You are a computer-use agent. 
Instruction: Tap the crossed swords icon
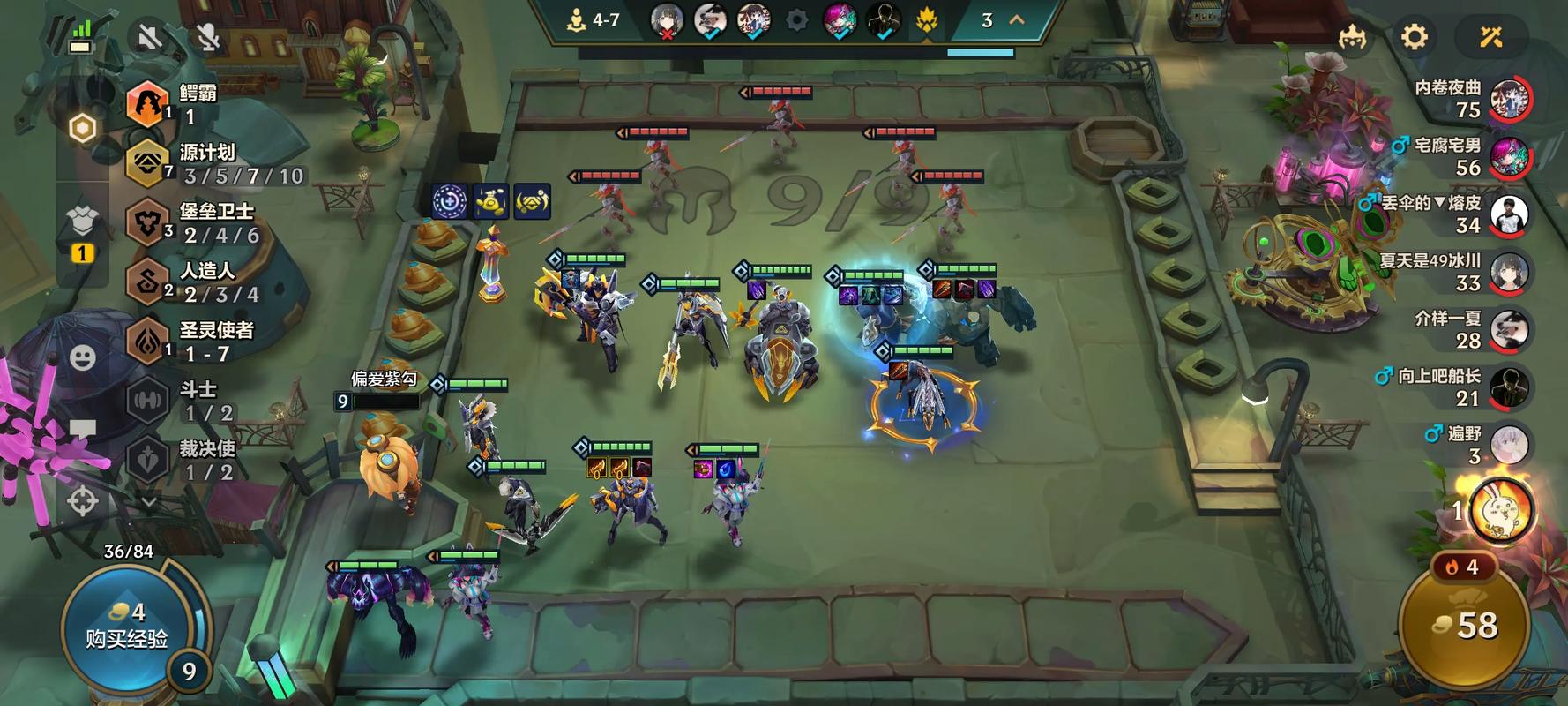coord(1490,37)
